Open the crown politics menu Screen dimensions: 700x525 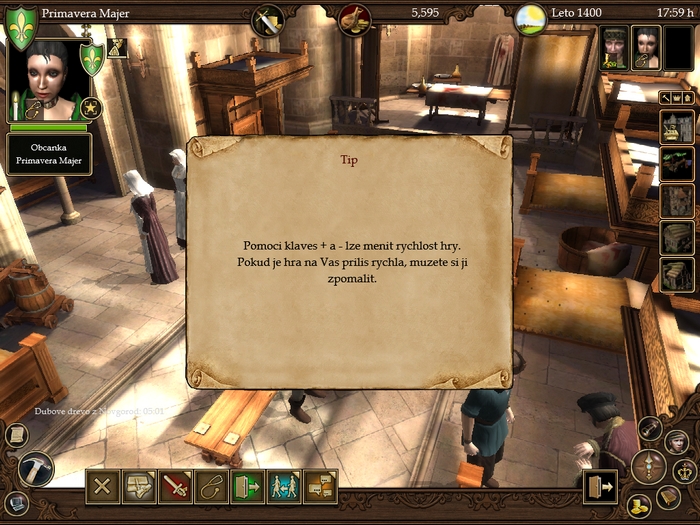pos(685,471)
